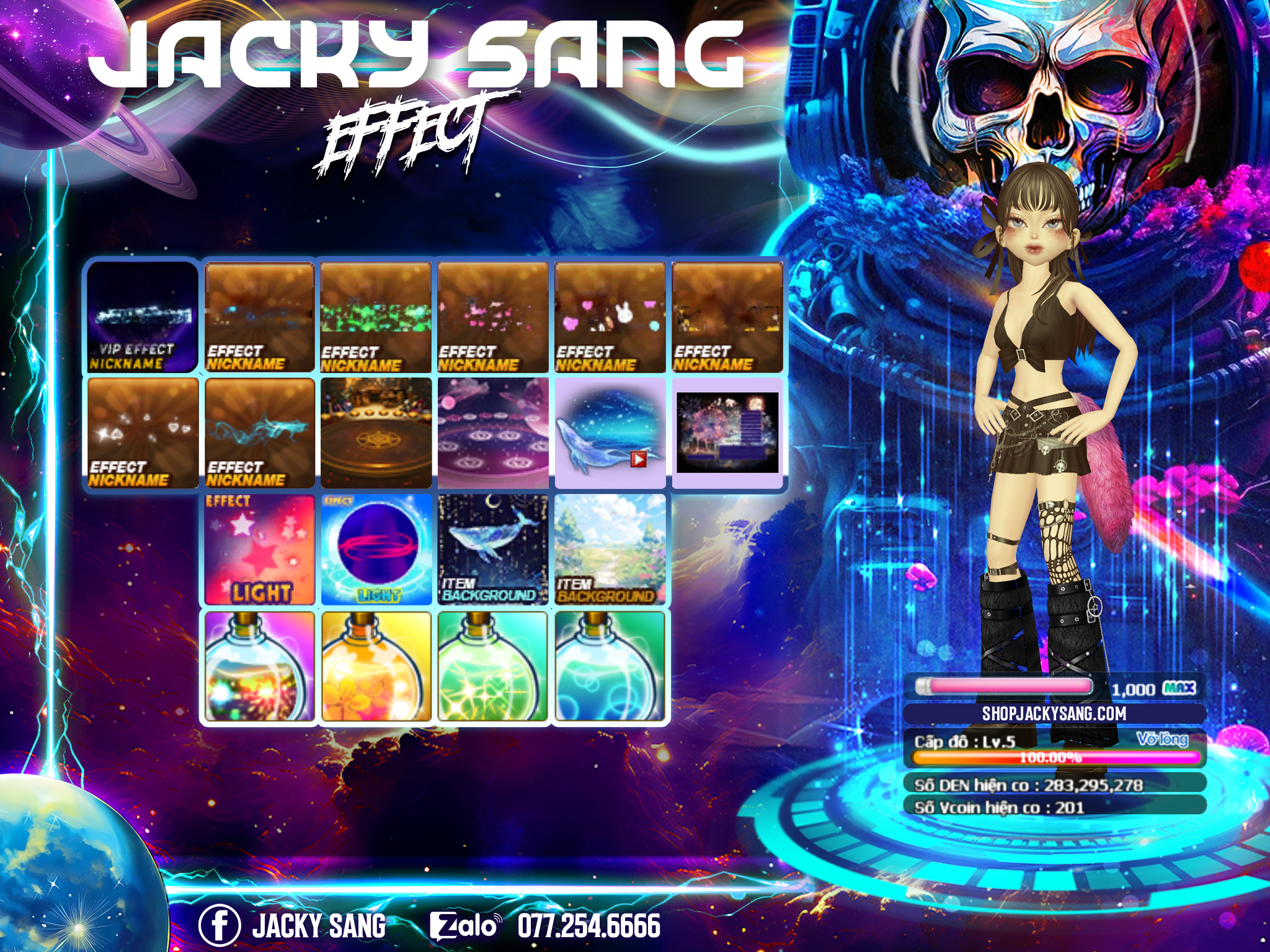Pick the blue lightning Effect Nickname item
The height and width of the screenshot is (952, 1270).
tap(259, 433)
